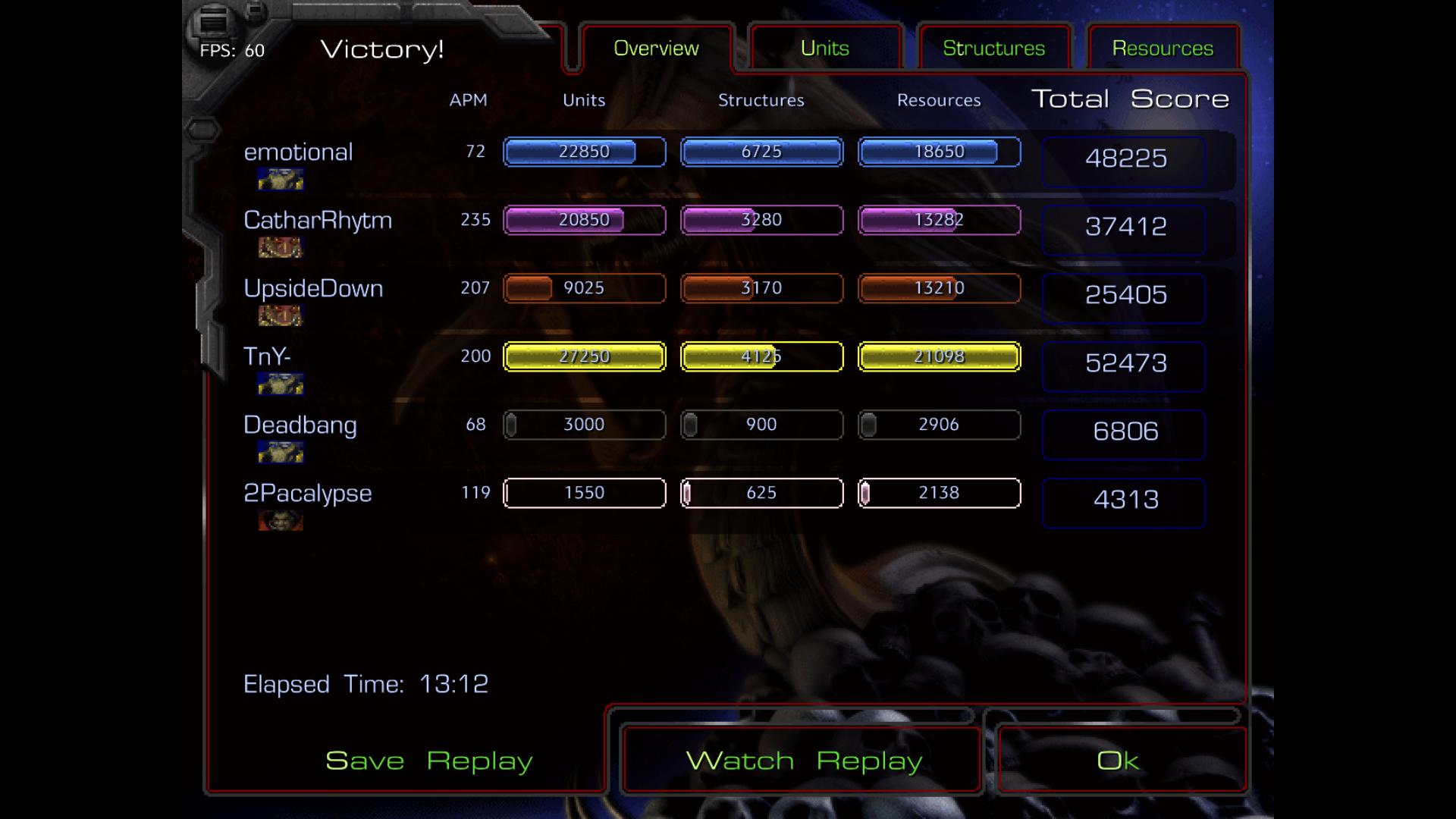Confirm with the Ok button

coord(1118,761)
